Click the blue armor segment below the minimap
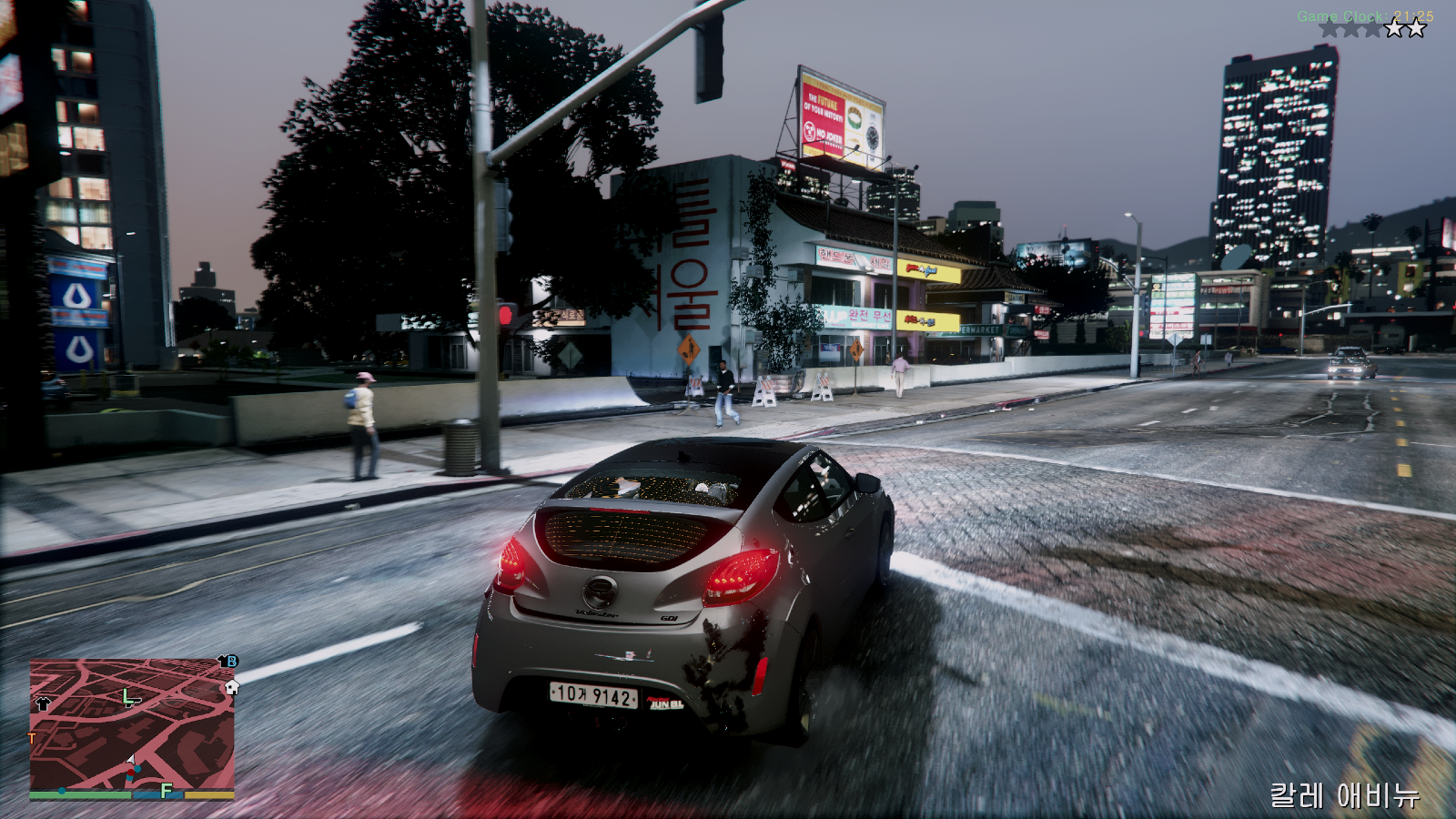Screen dimensions: 1456x819 point(157,794)
